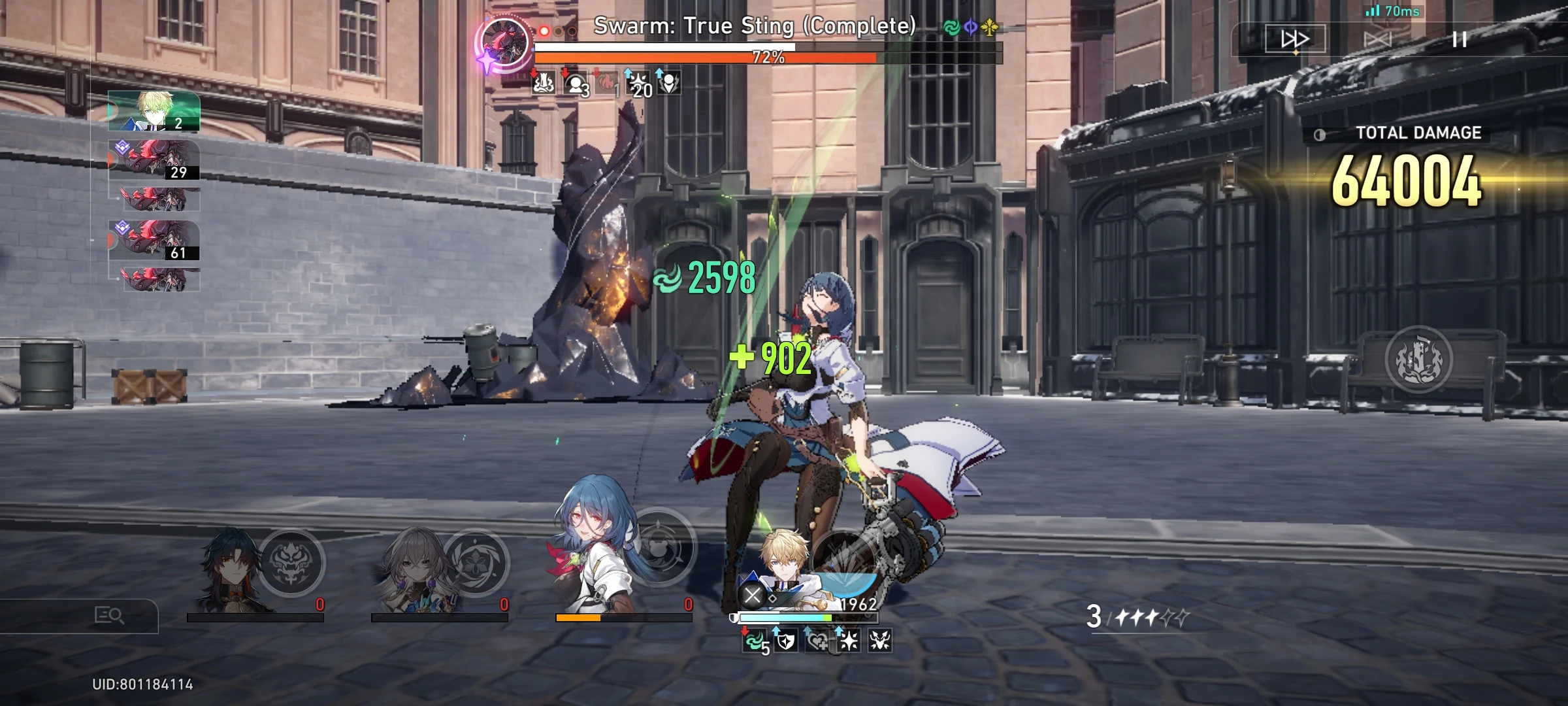The width and height of the screenshot is (1568, 706).
Task: Enable double battle speed
Action: [1296, 39]
